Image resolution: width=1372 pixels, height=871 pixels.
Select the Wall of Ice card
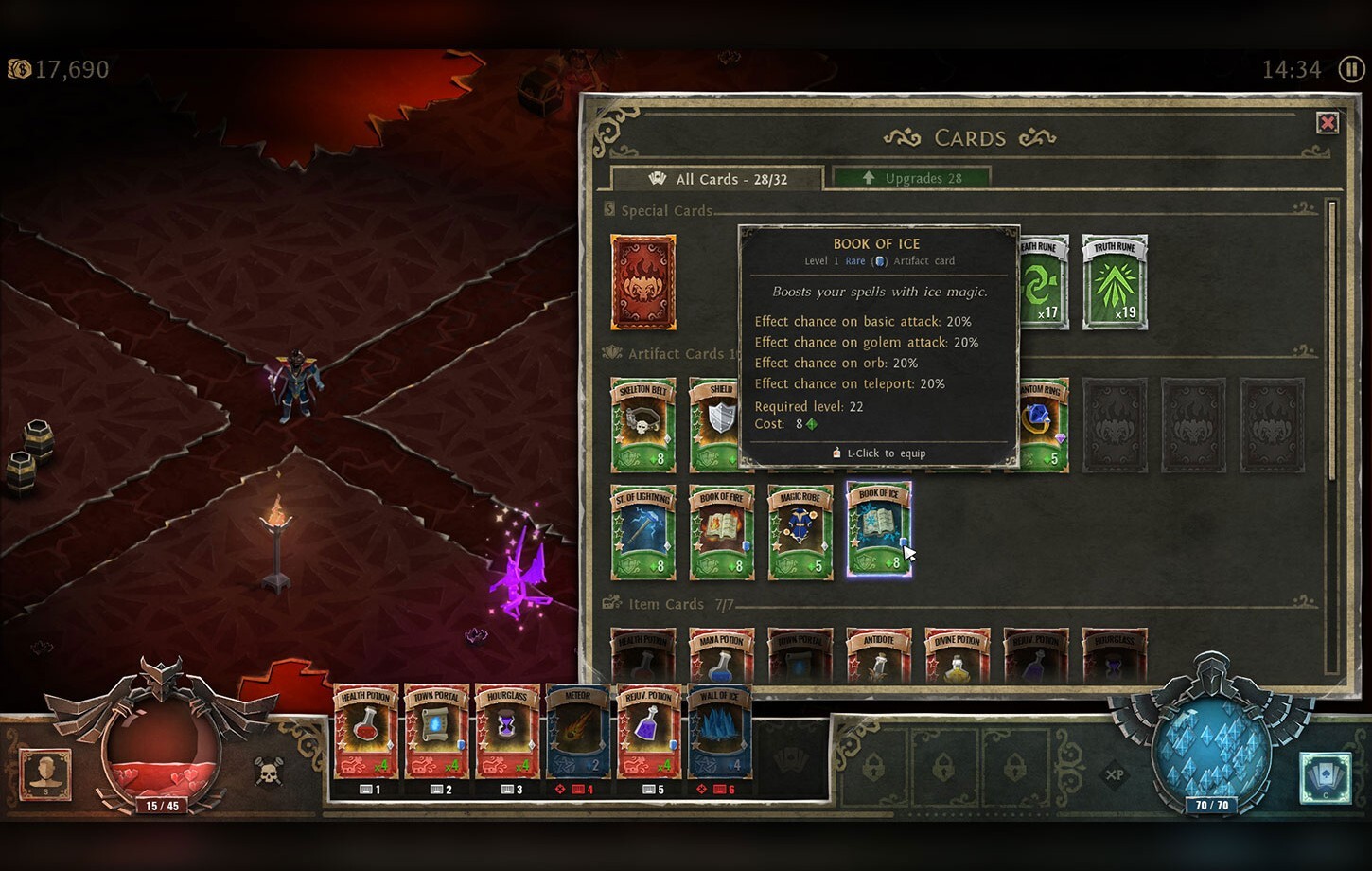pyautogui.click(x=720, y=732)
